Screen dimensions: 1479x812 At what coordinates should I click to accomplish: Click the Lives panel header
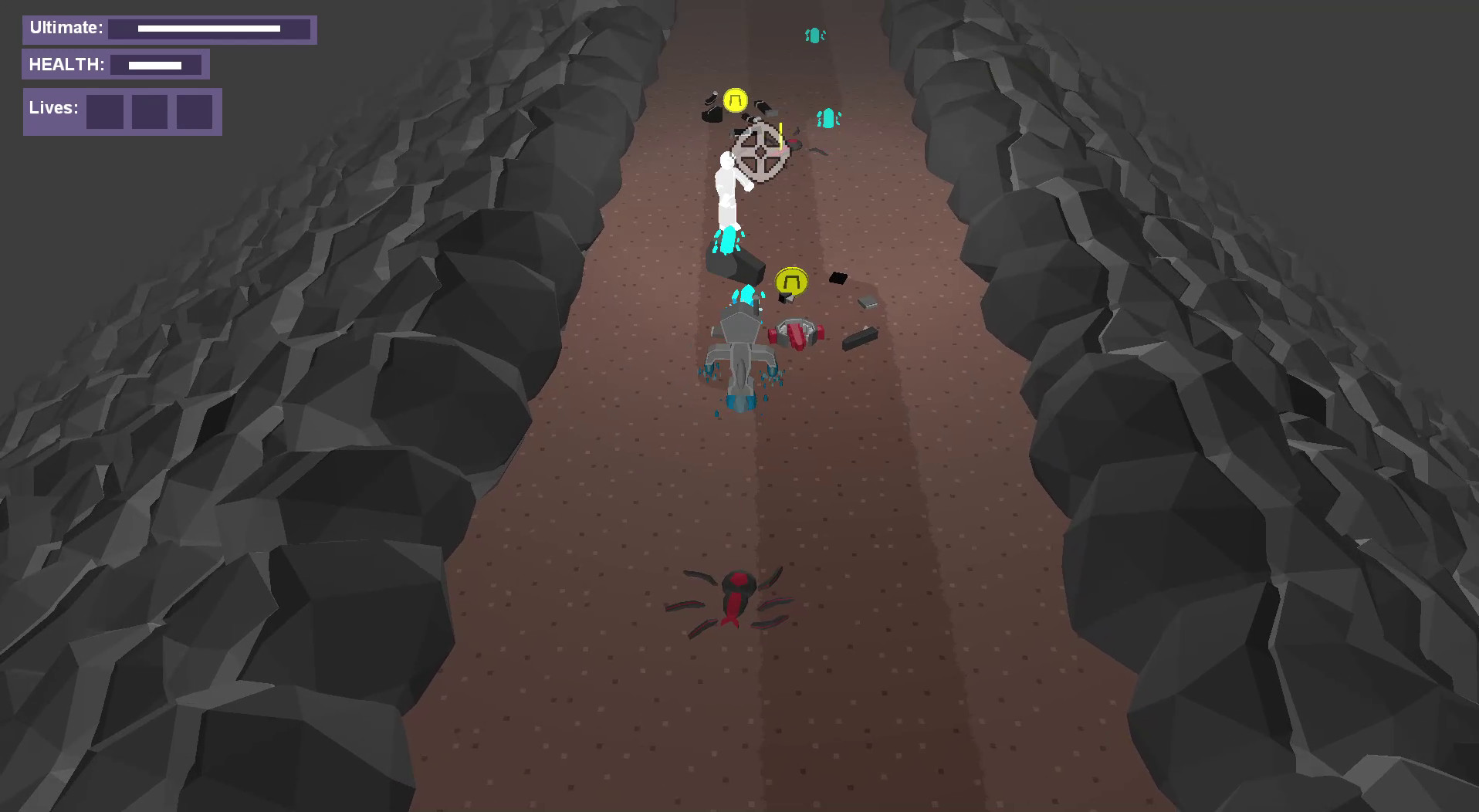tap(53, 108)
